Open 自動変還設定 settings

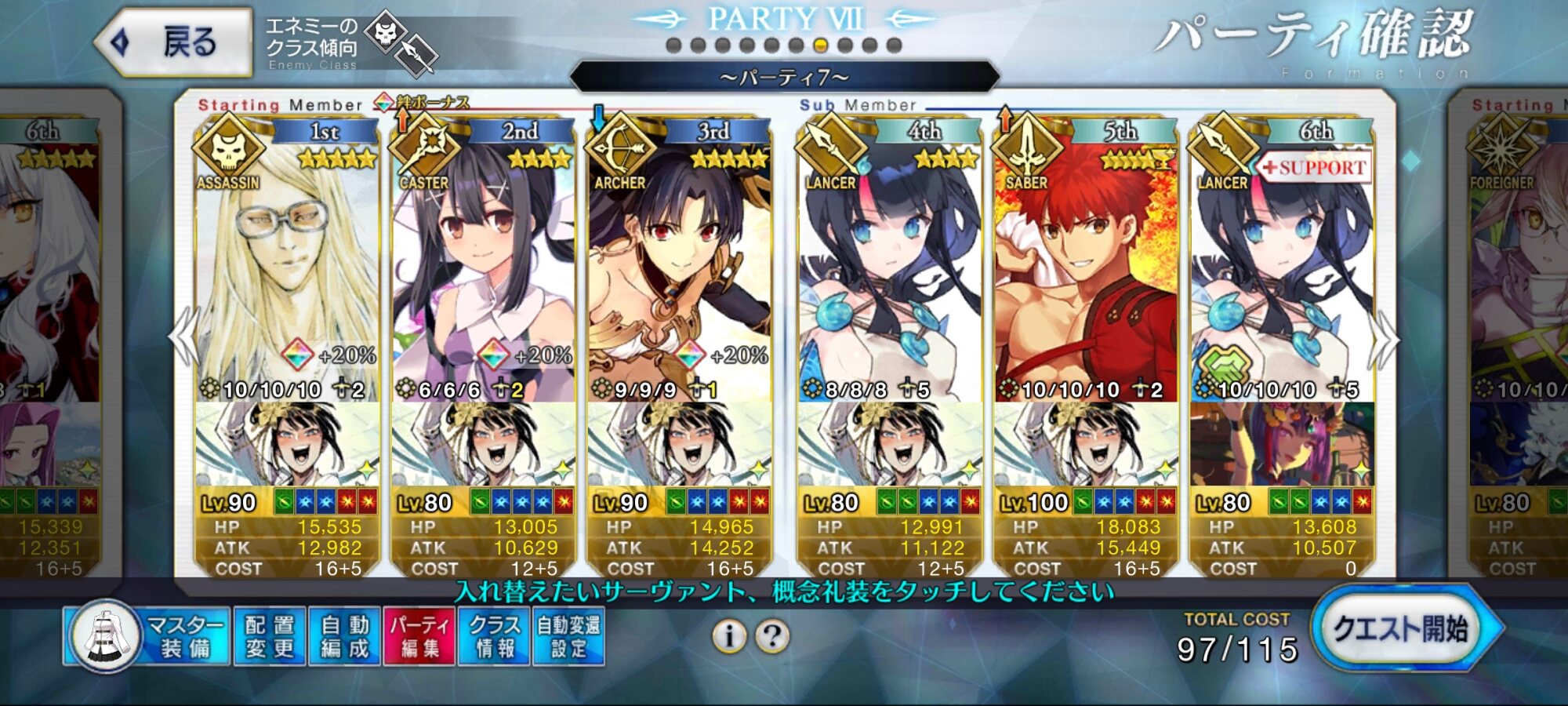point(568,636)
